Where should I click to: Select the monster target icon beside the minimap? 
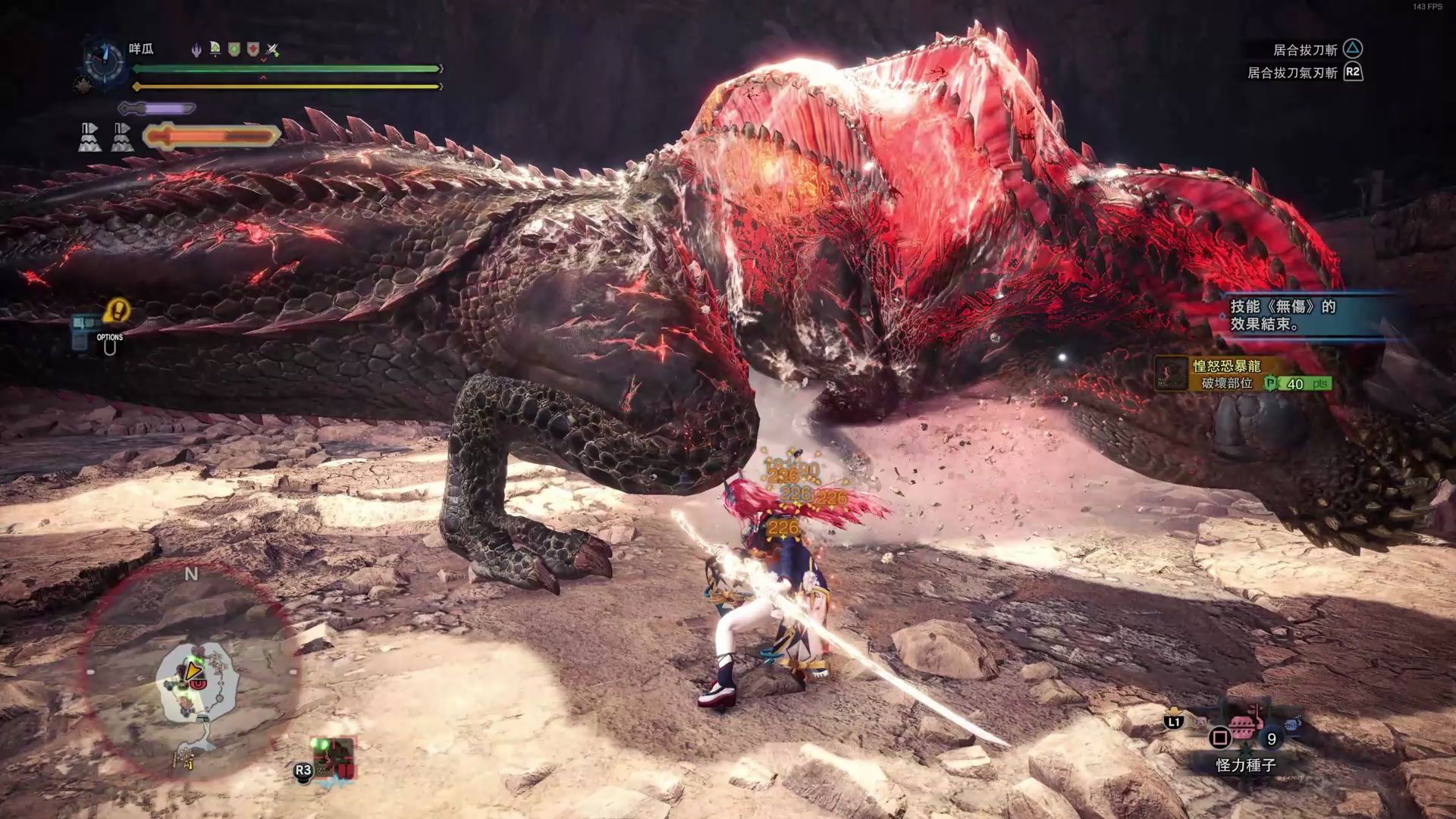tap(334, 757)
